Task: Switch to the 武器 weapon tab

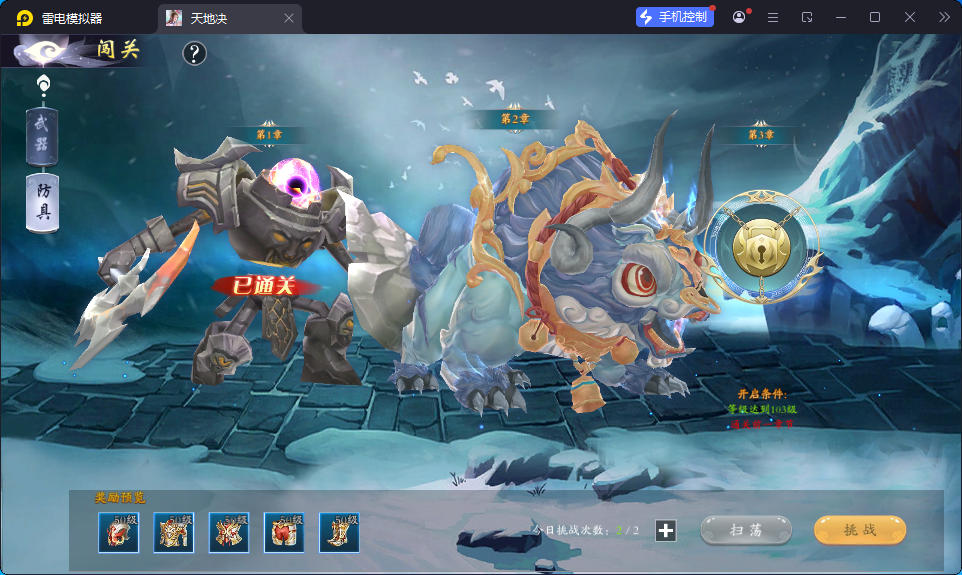Action: 42,137
